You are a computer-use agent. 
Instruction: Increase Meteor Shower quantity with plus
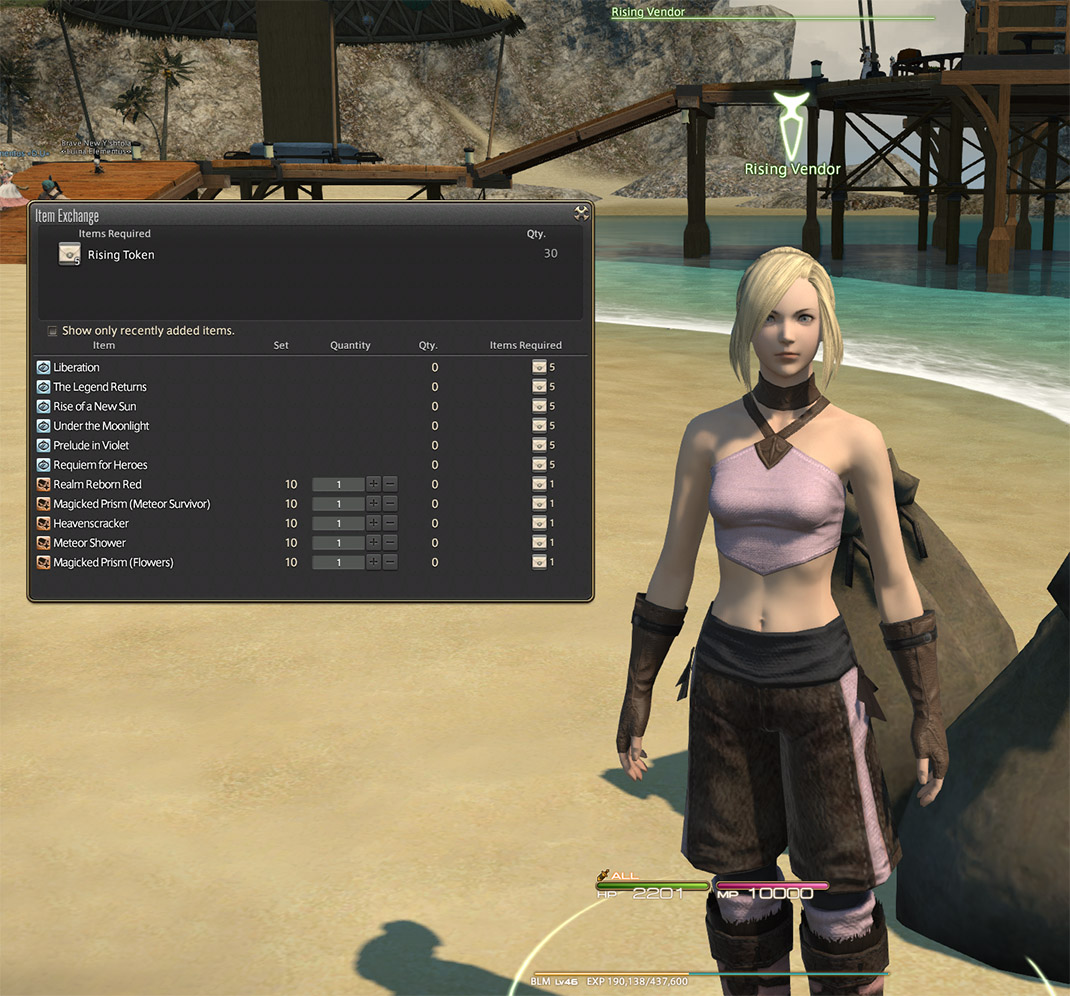click(x=374, y=543)
